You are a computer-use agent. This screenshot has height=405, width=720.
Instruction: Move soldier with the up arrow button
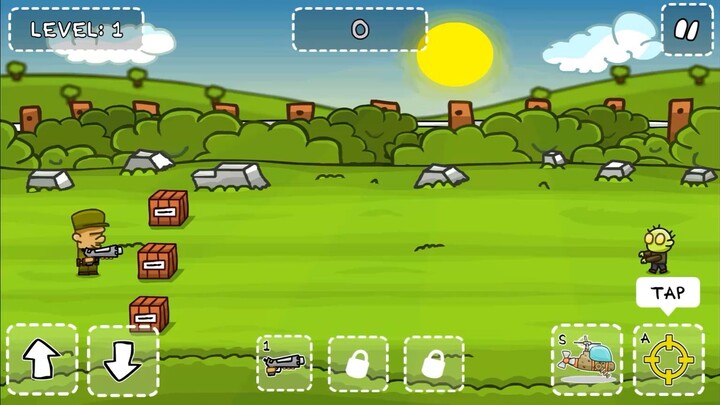click(x=42, y=360)
